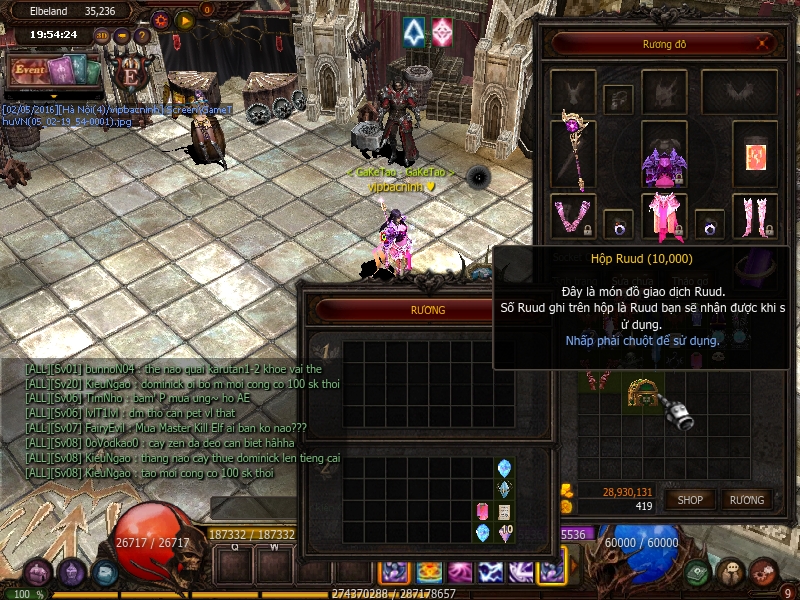Activate the lightning skill on the hotbar
Screen dimensions: 800x600
(x=489, y=571)
